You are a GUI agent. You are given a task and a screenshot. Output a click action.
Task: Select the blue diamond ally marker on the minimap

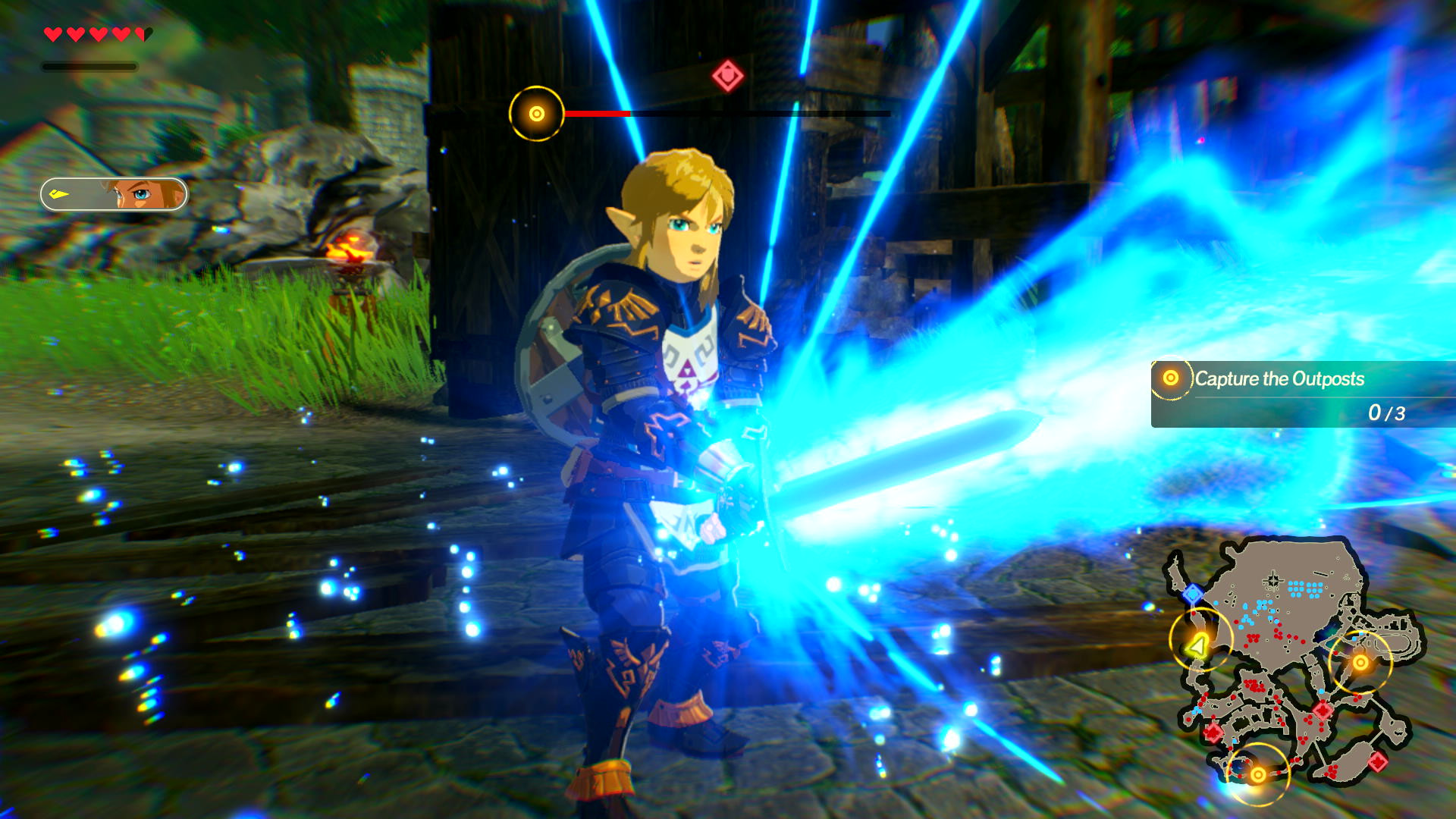(x=1194, y=594)
